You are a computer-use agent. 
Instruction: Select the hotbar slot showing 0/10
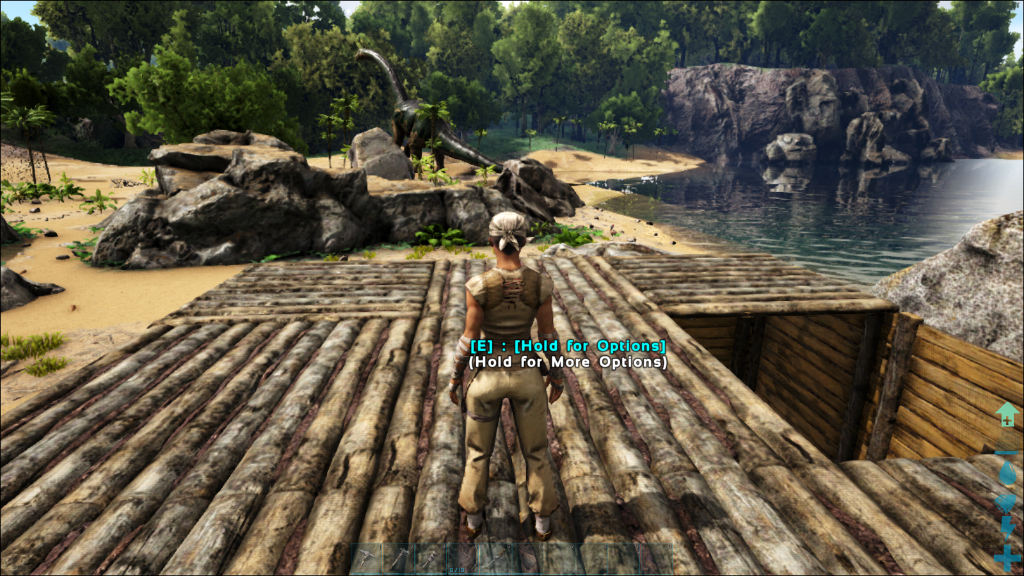(x=462, y=558)
